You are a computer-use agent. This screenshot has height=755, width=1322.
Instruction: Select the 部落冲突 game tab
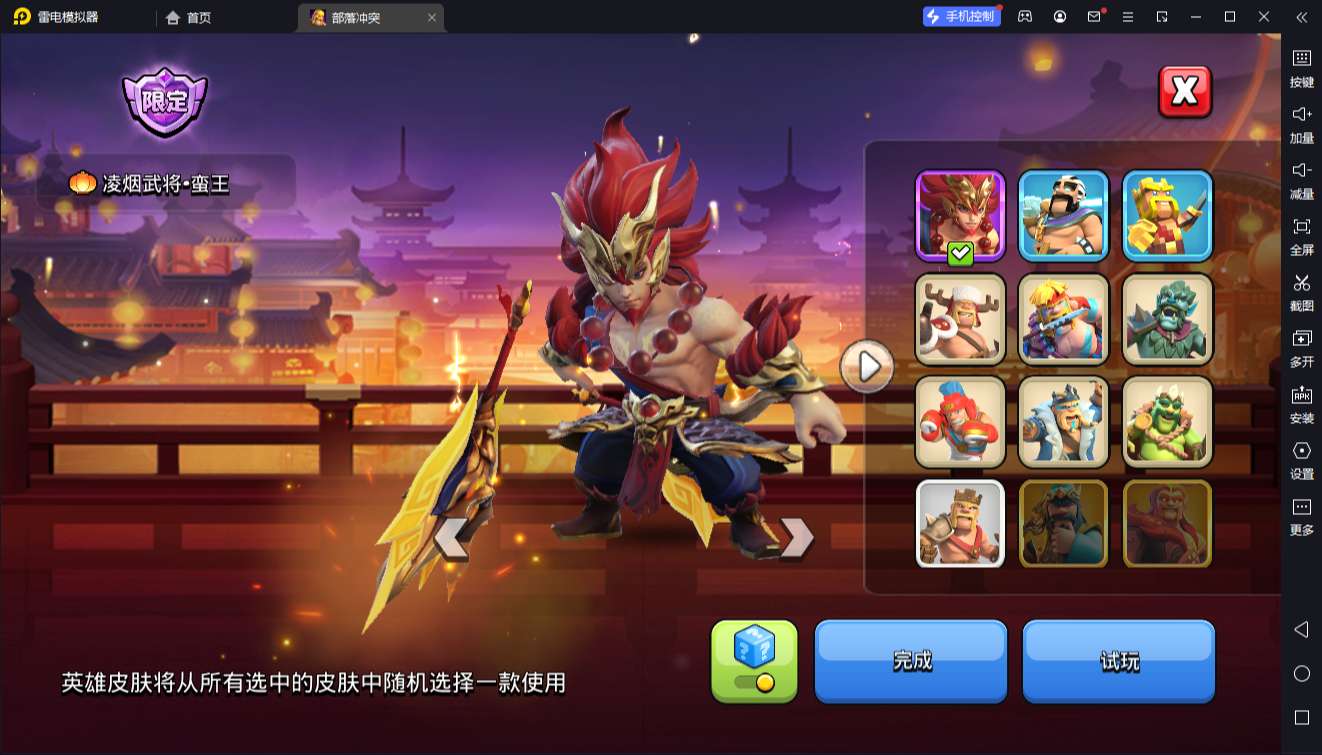[x=358, y=17]
